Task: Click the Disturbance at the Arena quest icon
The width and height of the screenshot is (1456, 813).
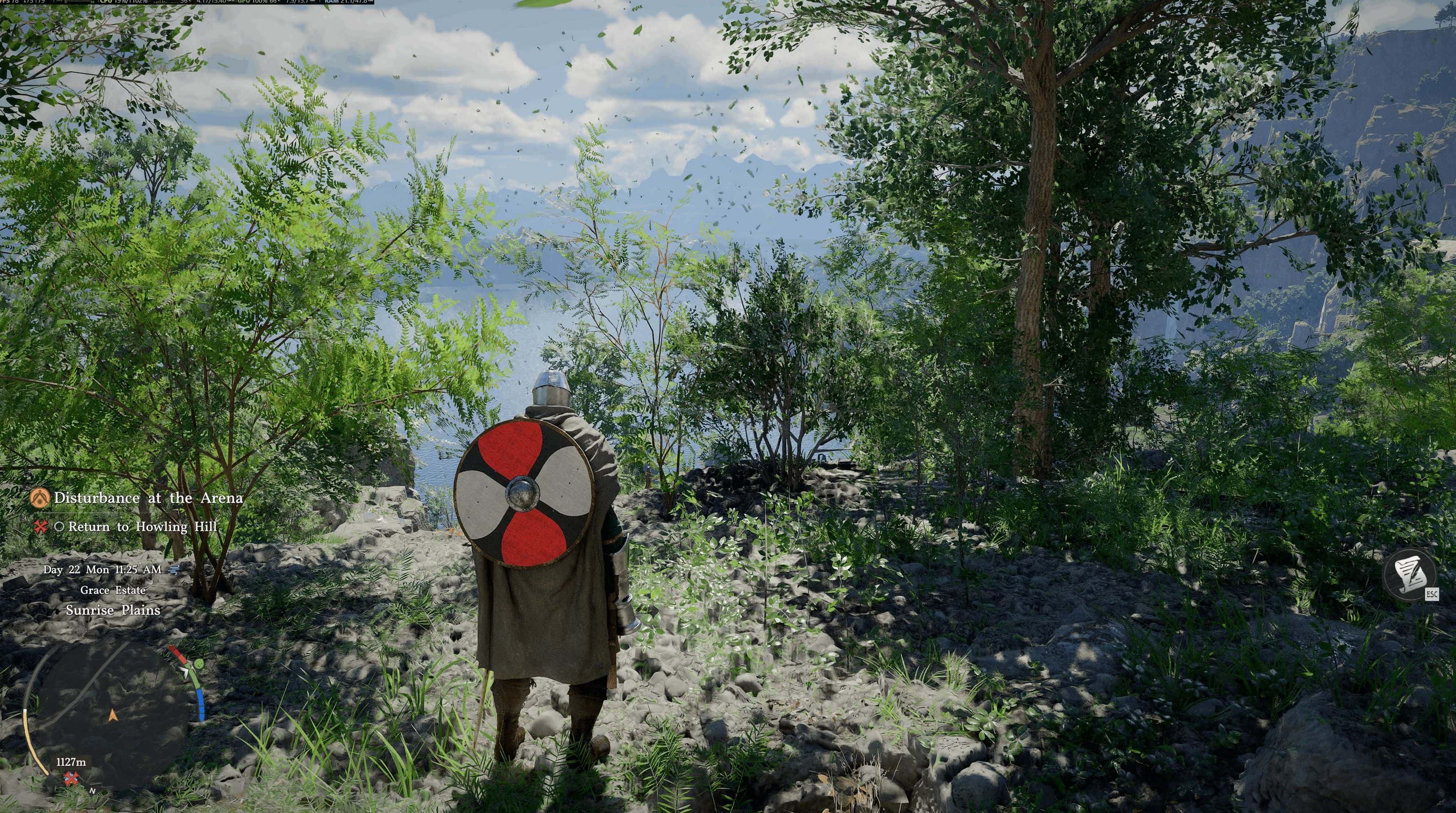Action: [x=40, y=498]
